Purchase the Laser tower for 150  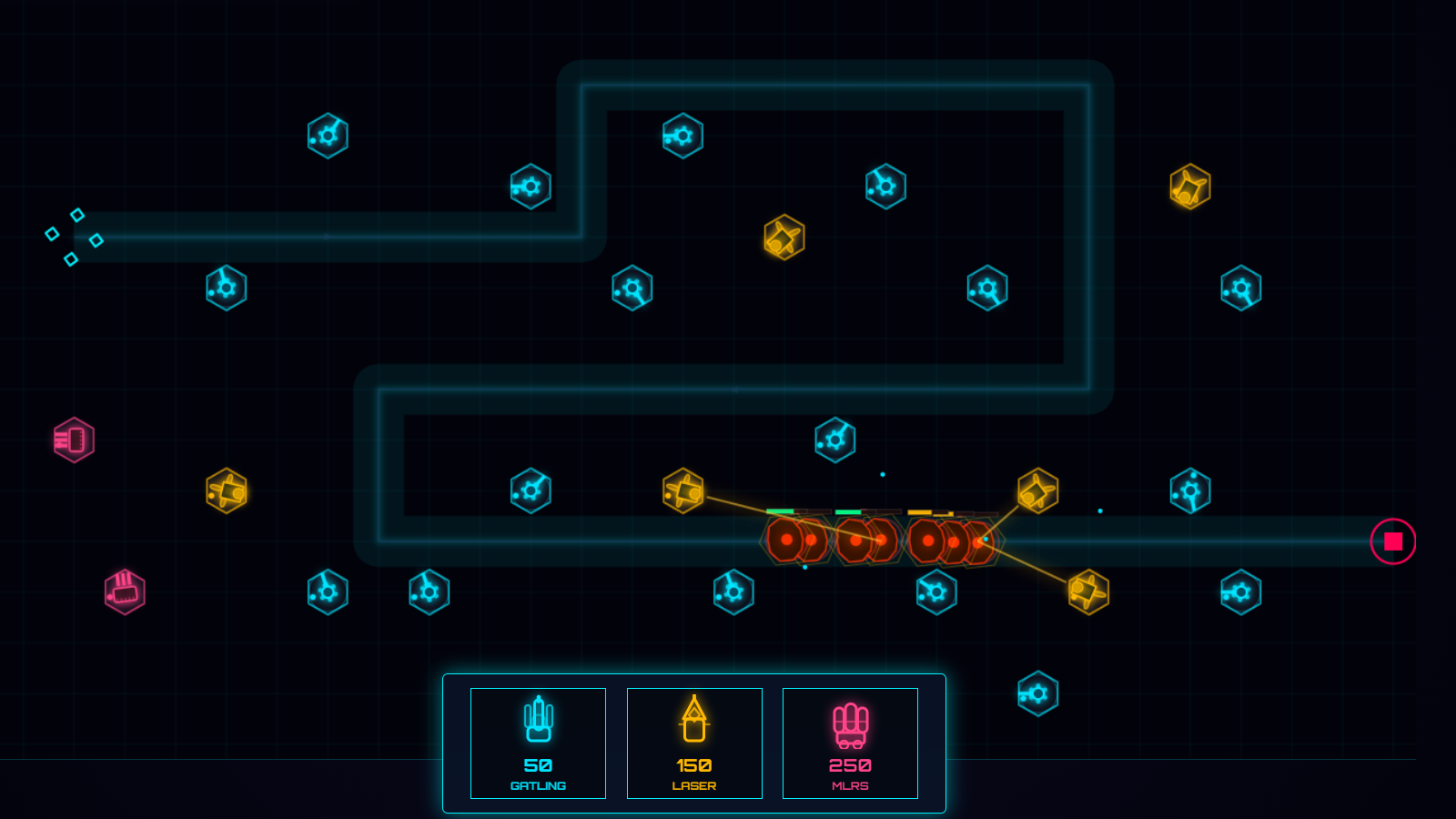click(x=694, y=743)
